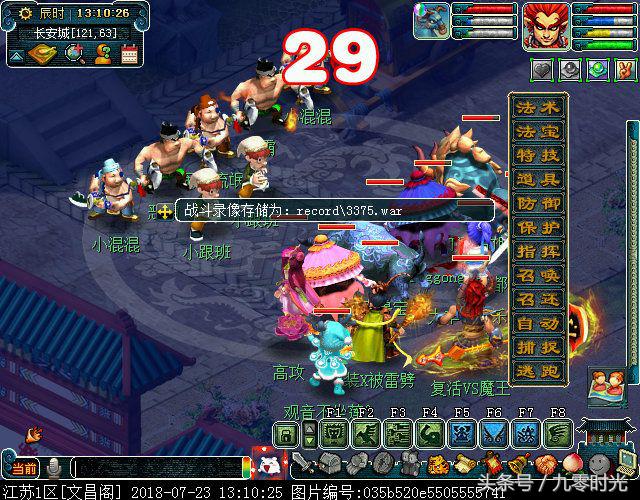Trigger the F8 hotbar skill
This screenshot has height=500, width=640.
(x=558, y=433)
